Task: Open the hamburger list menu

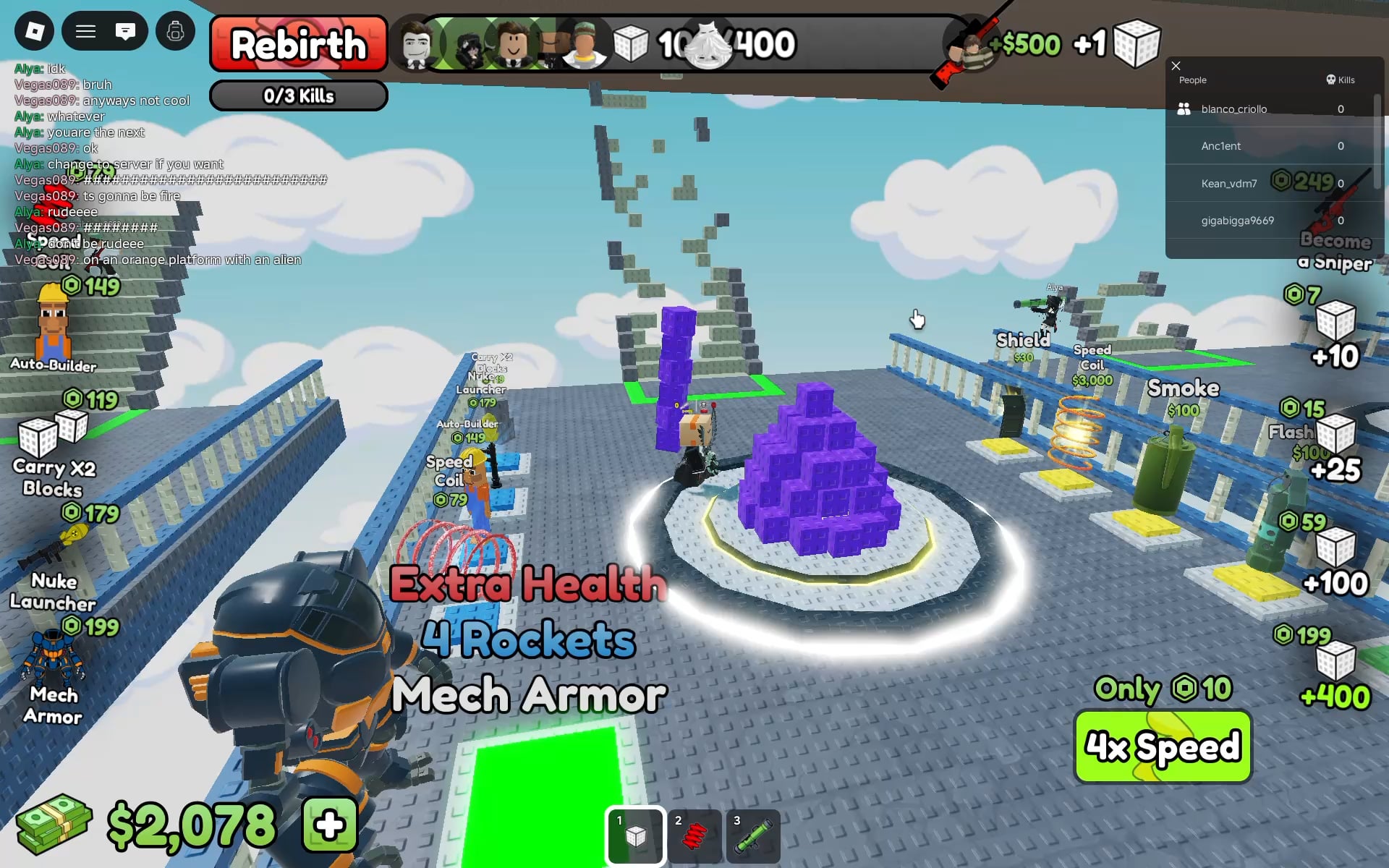Action: point(85,31)
